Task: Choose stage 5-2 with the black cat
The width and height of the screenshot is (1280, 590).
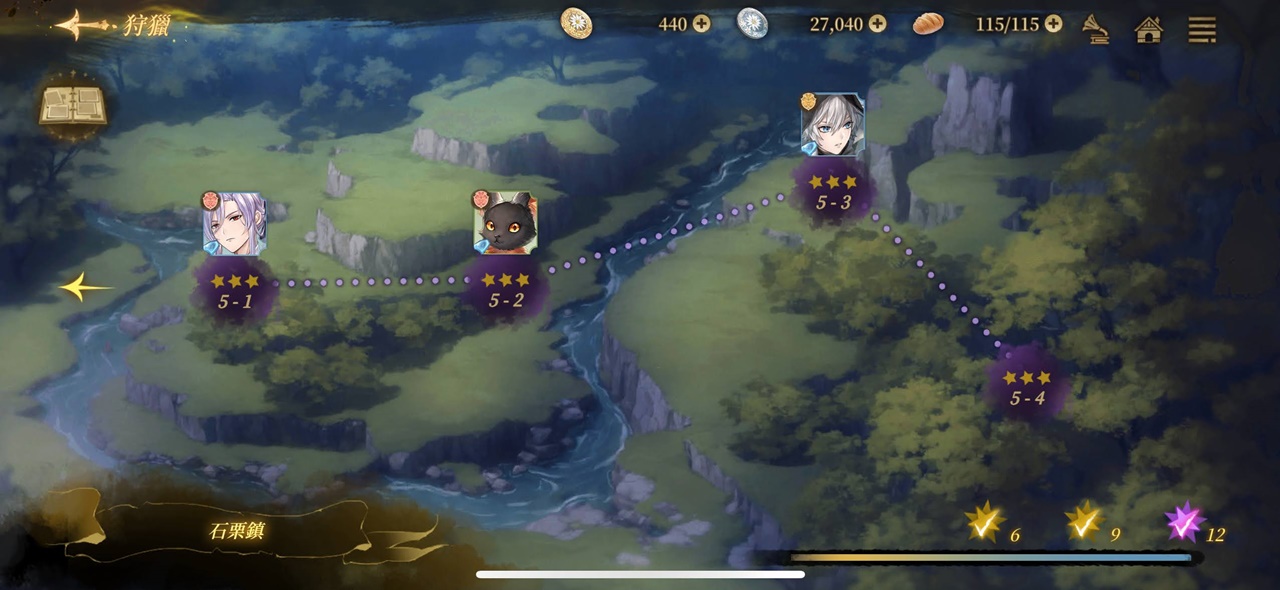Action: click(x=506, y=290)
